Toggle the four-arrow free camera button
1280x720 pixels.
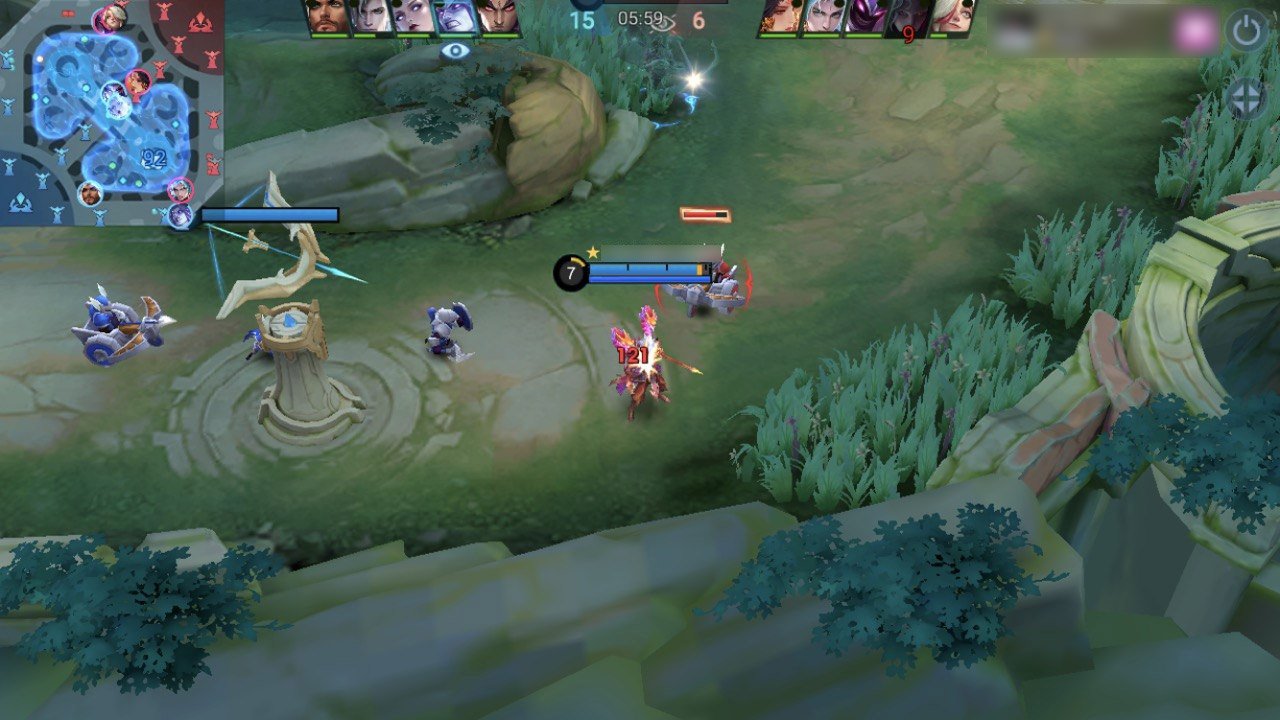1246,98
